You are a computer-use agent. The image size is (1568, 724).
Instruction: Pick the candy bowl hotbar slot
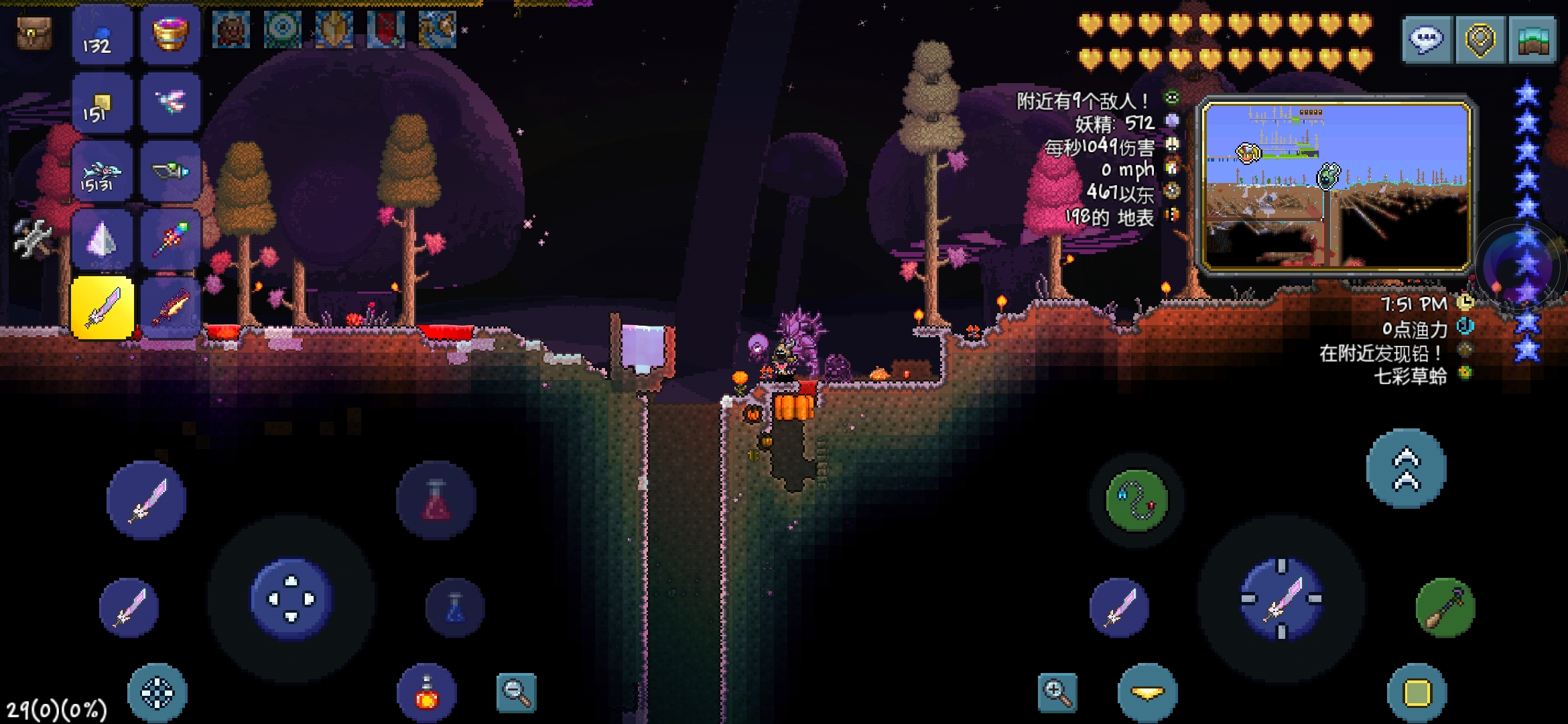click(171, 34)
